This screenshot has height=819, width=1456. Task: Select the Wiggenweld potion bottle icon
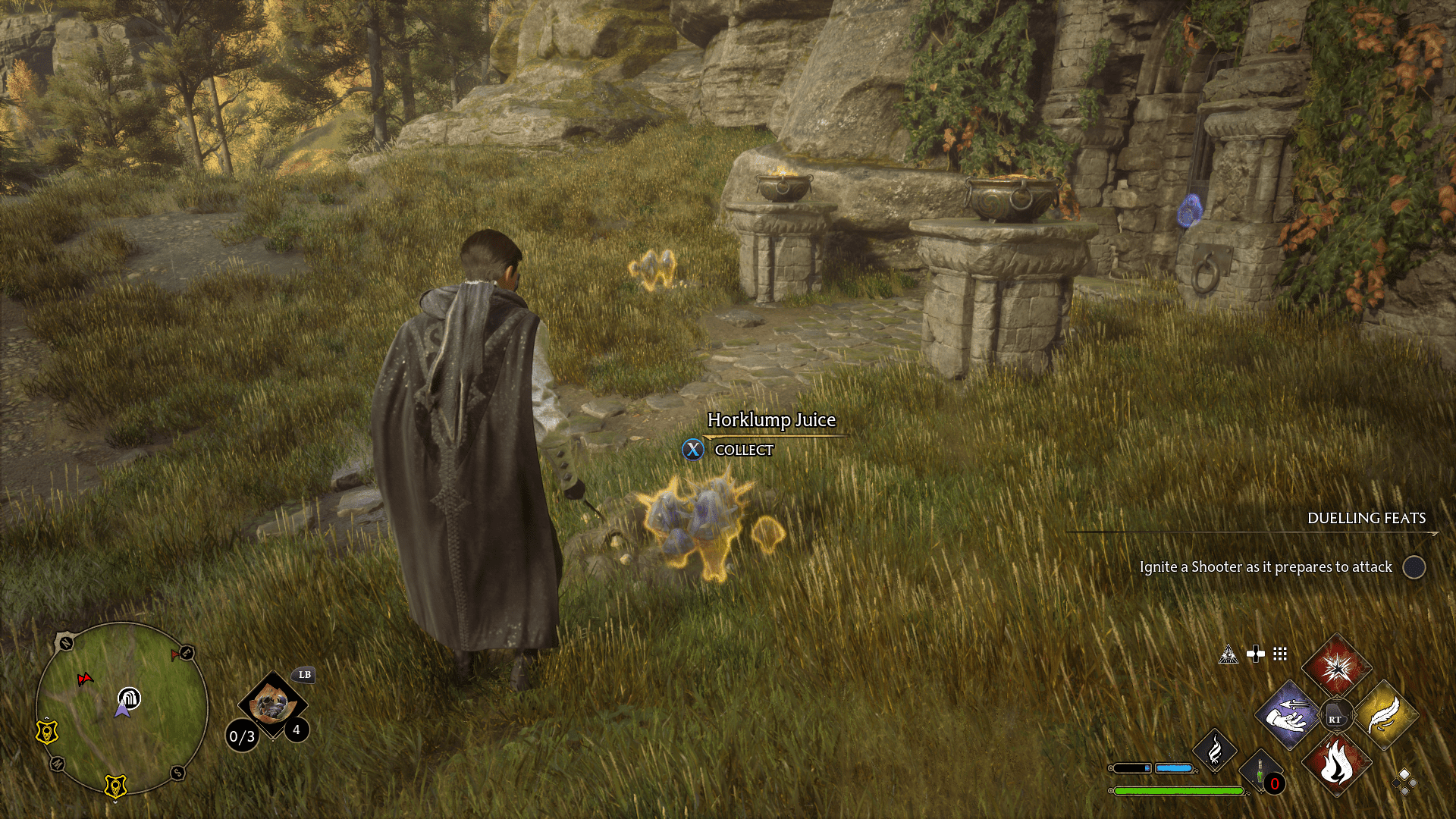coord(1259,768)
